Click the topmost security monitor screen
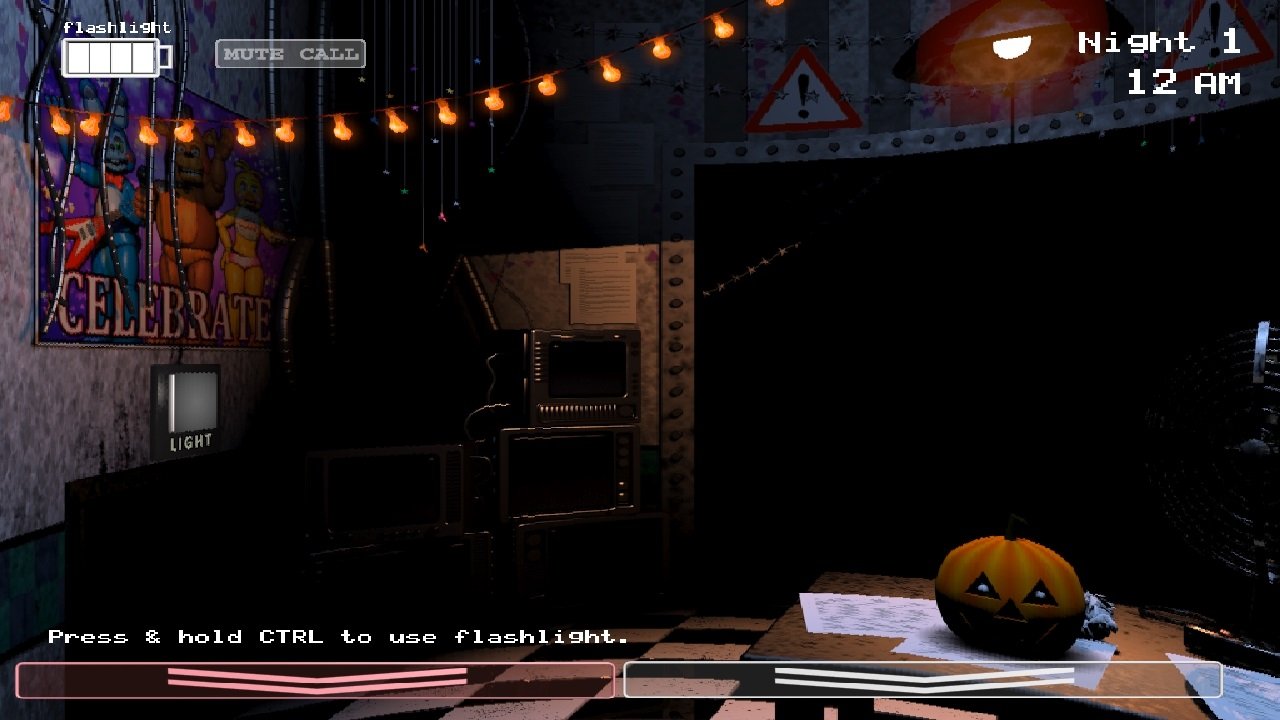The width and height of the screenshot is (1280, 720). pyautogui.click(x=585, y=370)
